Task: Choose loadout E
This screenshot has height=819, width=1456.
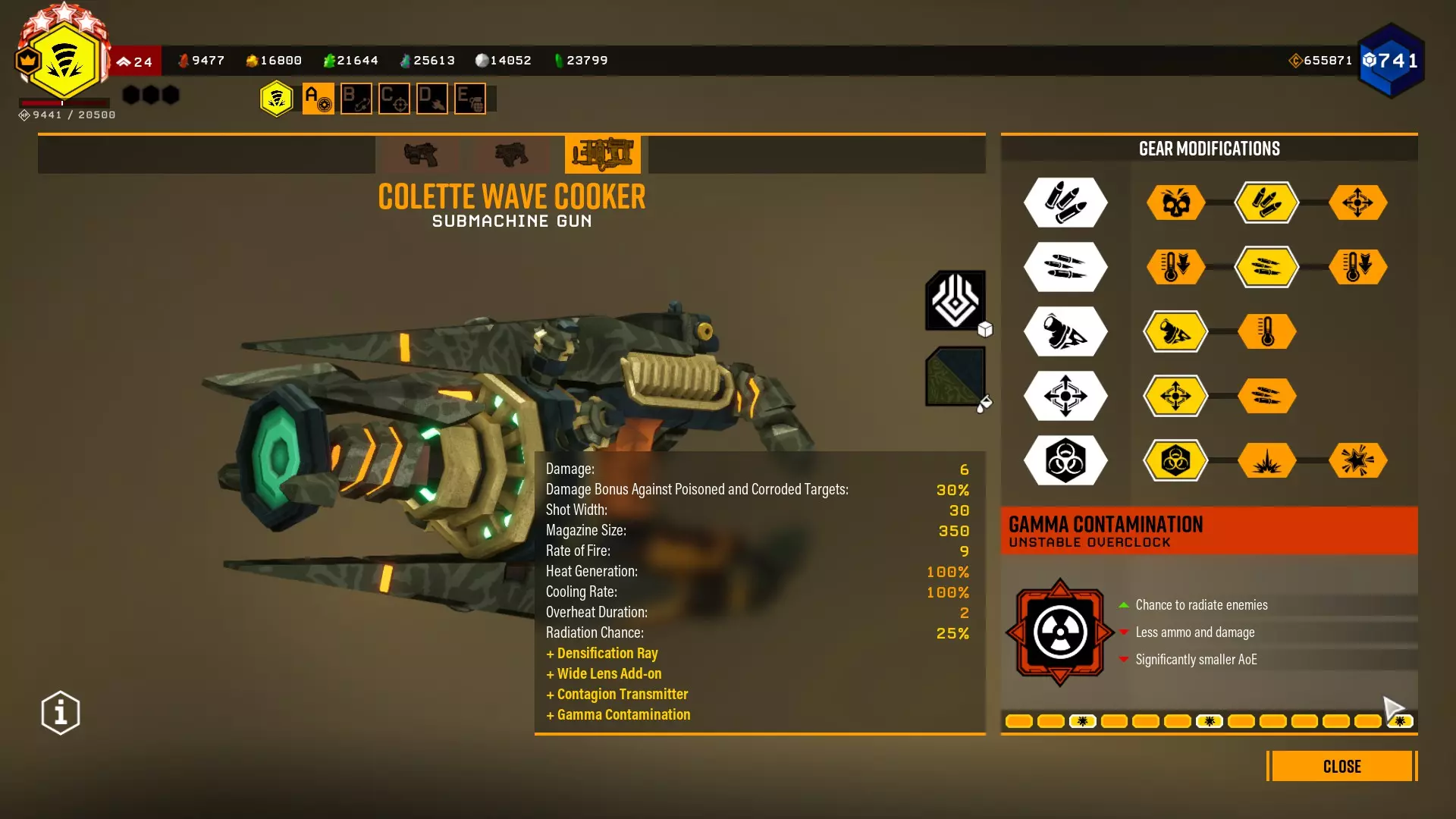Action: [x=469, y=99]
